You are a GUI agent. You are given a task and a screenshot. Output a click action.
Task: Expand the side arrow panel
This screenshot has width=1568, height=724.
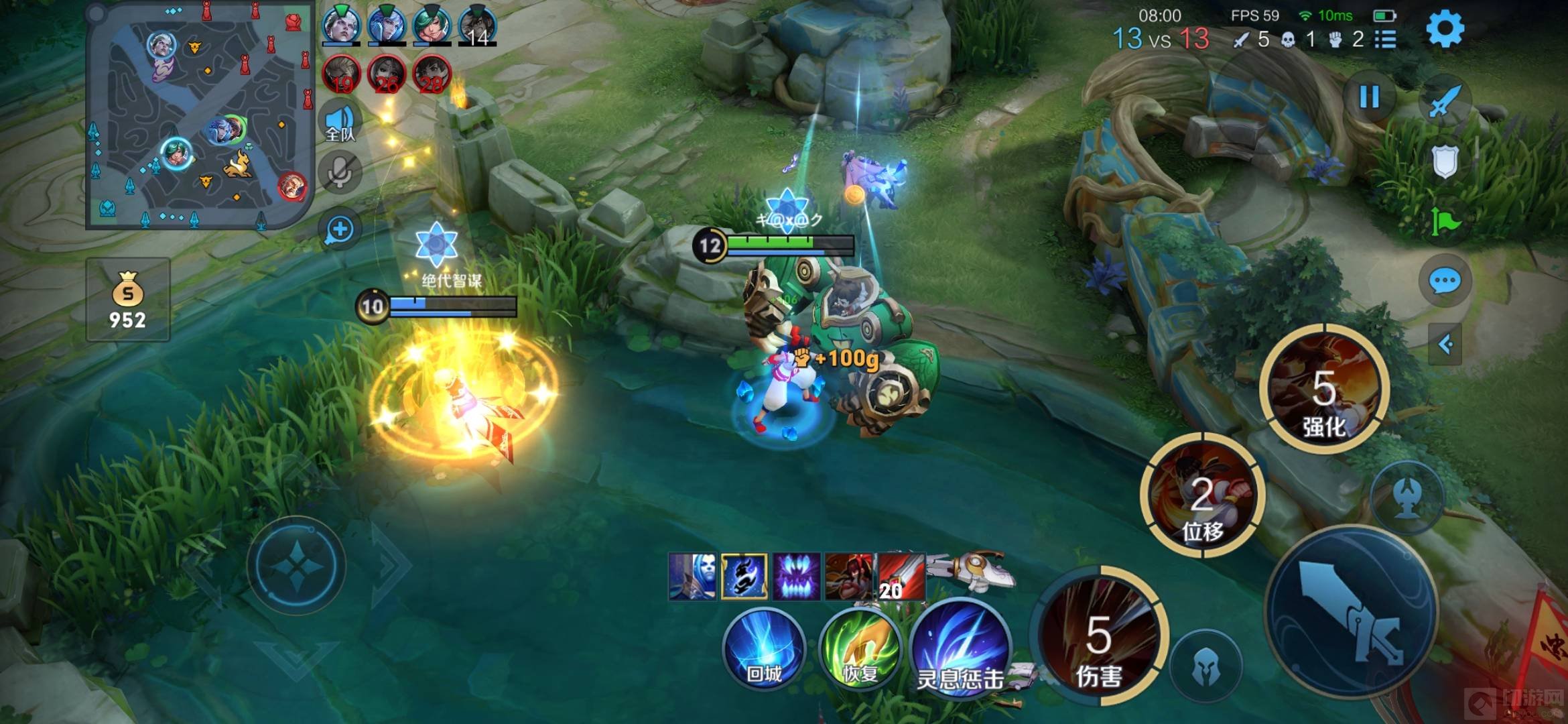pos(1445,345)
